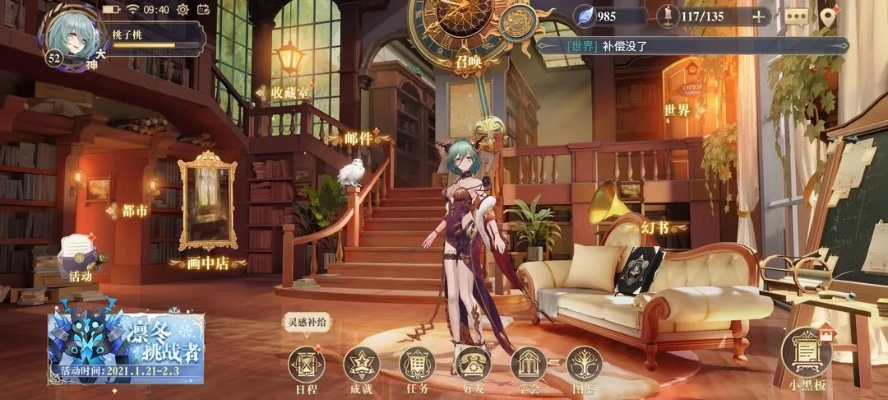View the 凛冬挑战者 event banner
The width and height of the screenshot is (888, 400).
pos(126,347)
